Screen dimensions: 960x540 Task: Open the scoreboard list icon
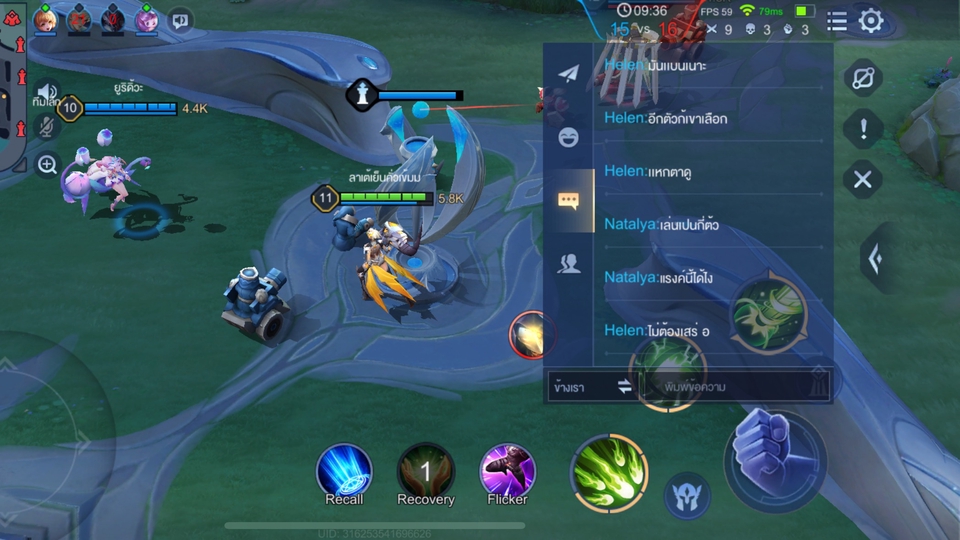point(837,21)
